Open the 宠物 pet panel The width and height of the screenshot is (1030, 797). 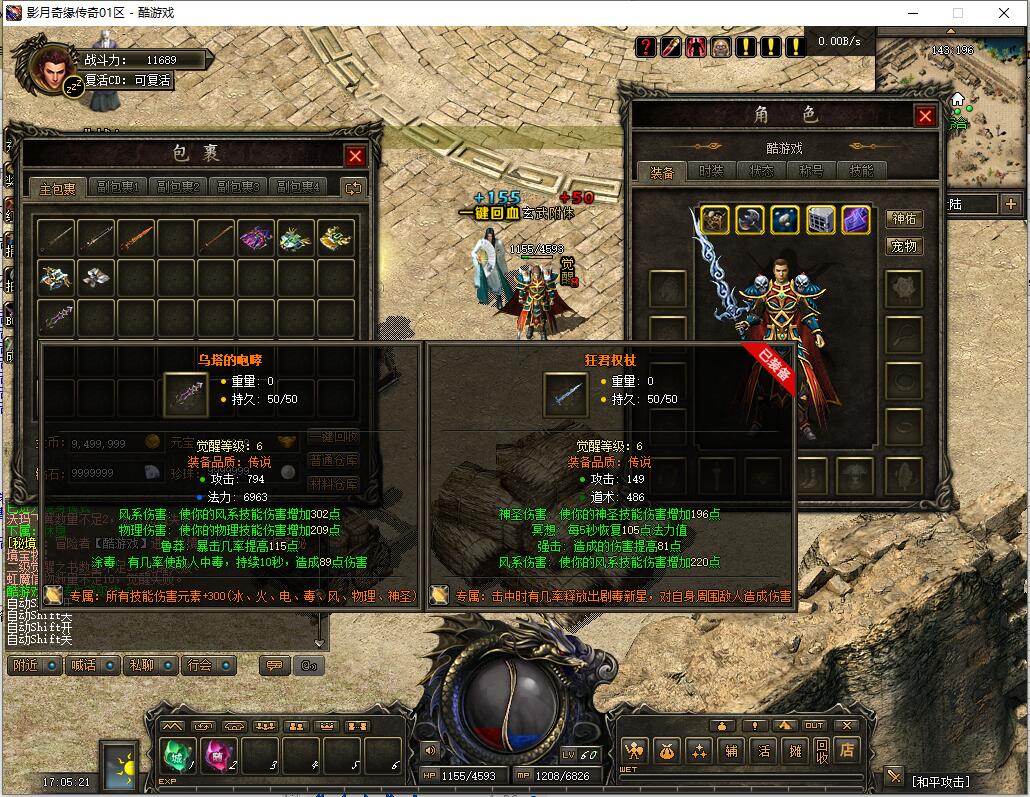(x=904, y=246)
